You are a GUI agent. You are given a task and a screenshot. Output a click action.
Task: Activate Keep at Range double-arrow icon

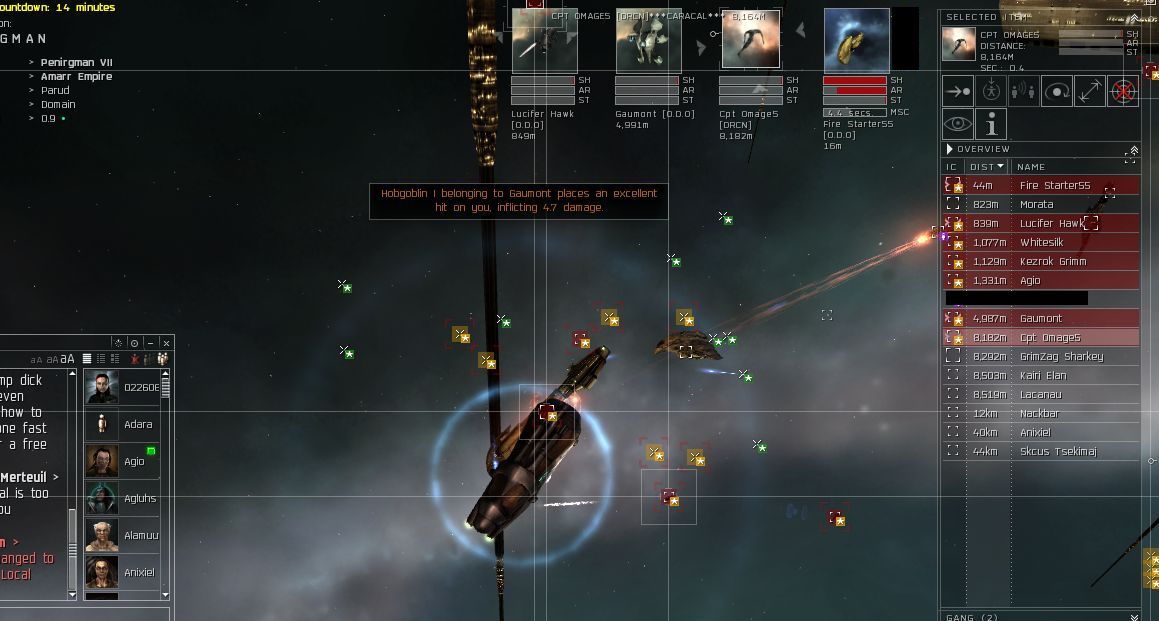[1090, 91]
